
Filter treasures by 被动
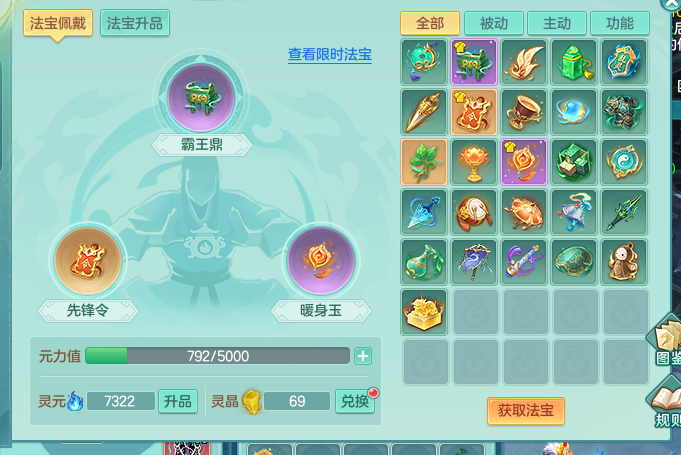tap(493, 23)
